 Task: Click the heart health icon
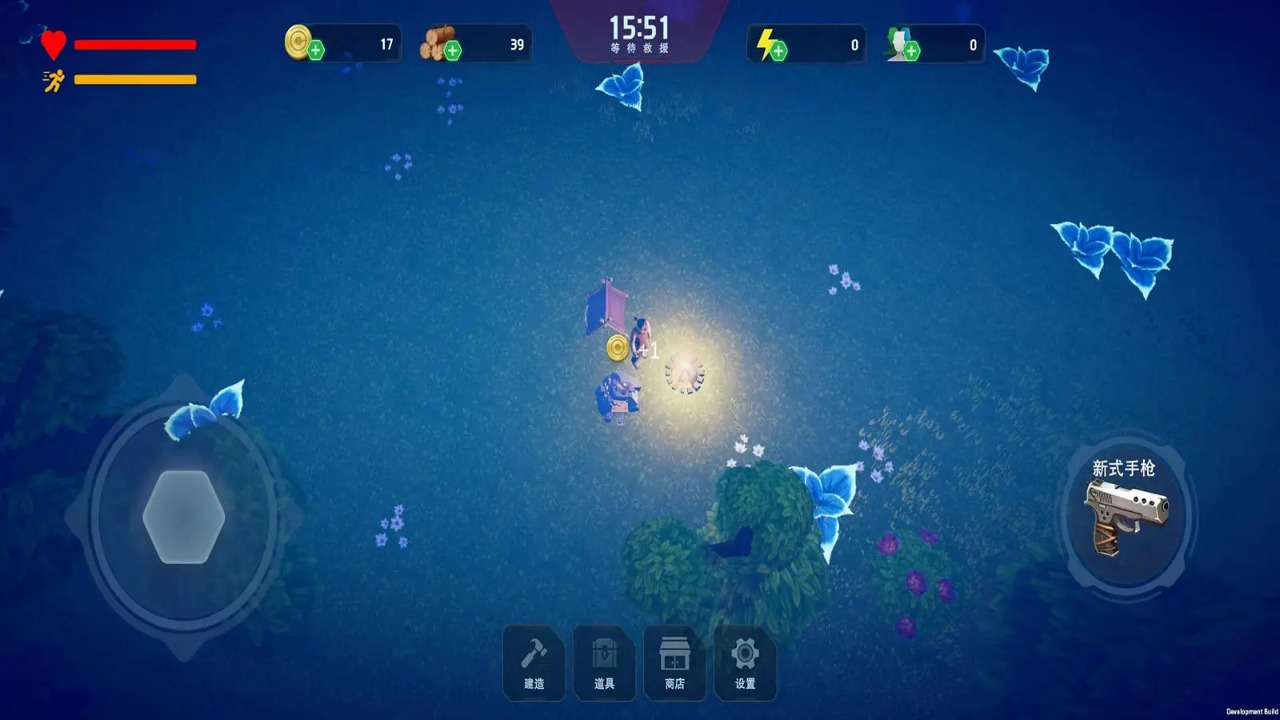(x=52, y=43)
